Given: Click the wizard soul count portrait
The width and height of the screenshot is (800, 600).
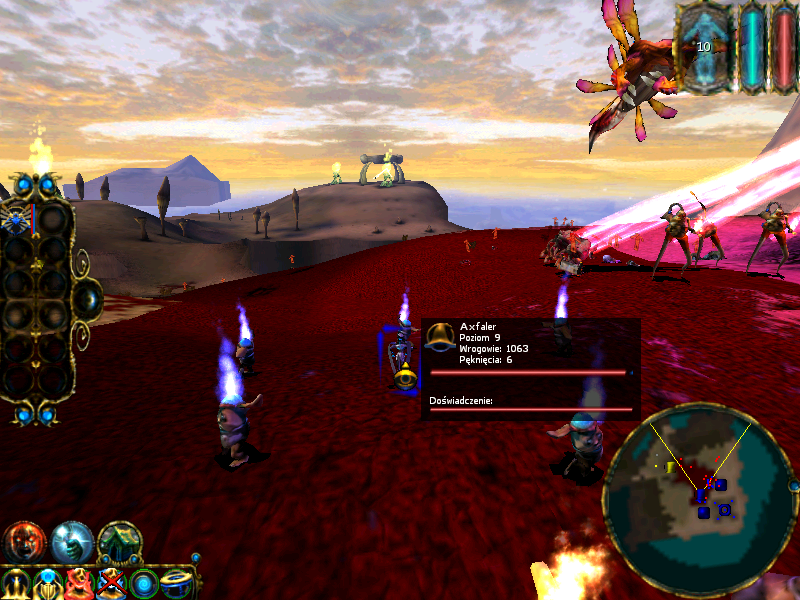Looking at the screenshot, I should [704, 47].
